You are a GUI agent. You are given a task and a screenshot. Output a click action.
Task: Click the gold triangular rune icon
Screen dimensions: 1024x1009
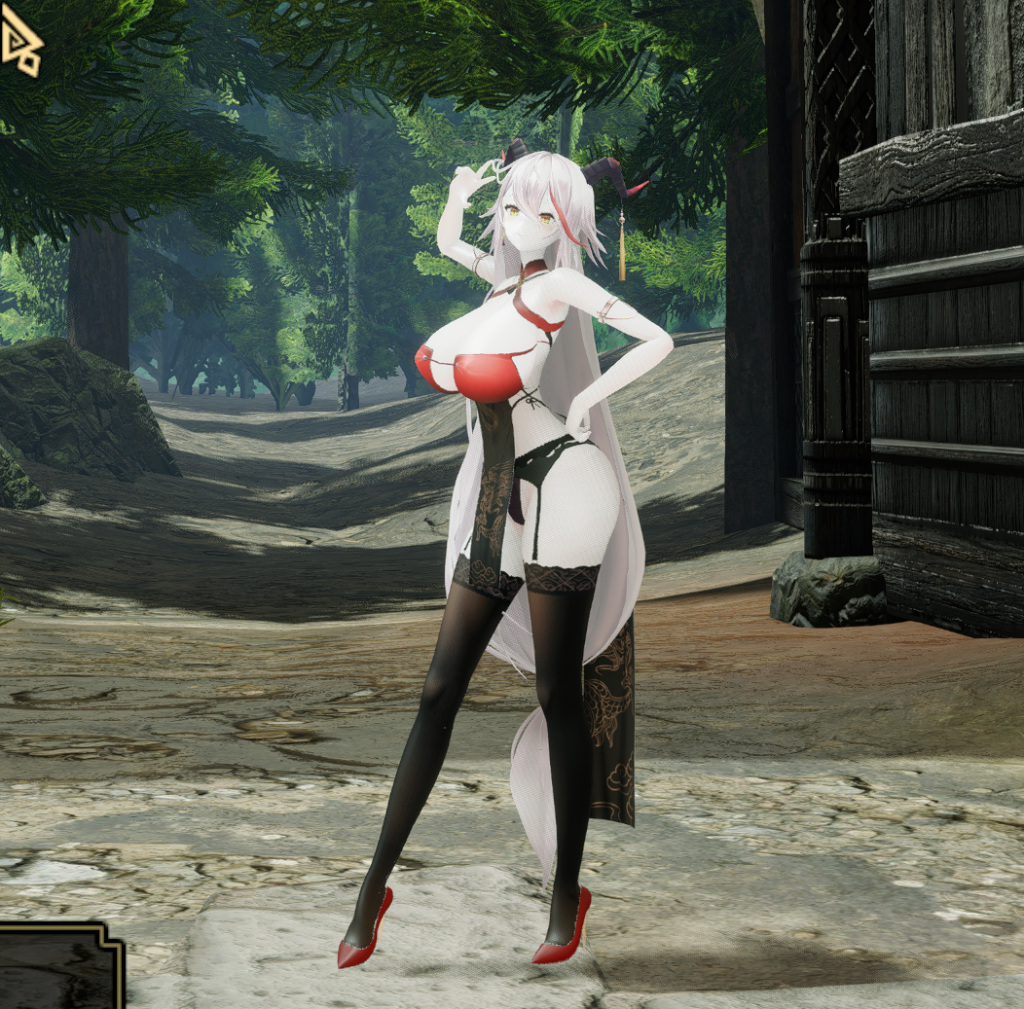pyautogui.click(x=21, y=46)
